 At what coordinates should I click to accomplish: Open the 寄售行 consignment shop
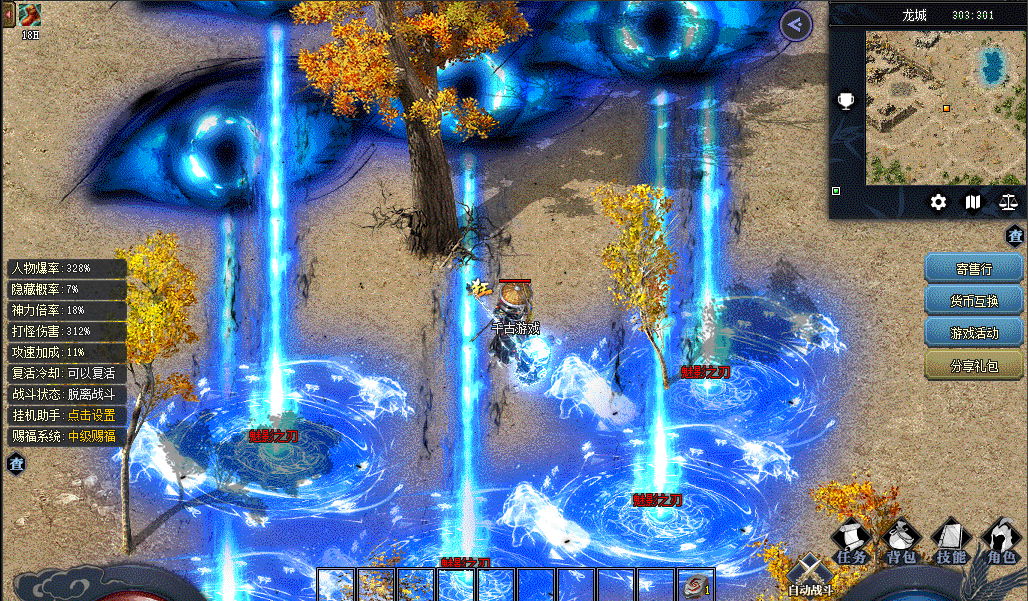tap(973, 268)
